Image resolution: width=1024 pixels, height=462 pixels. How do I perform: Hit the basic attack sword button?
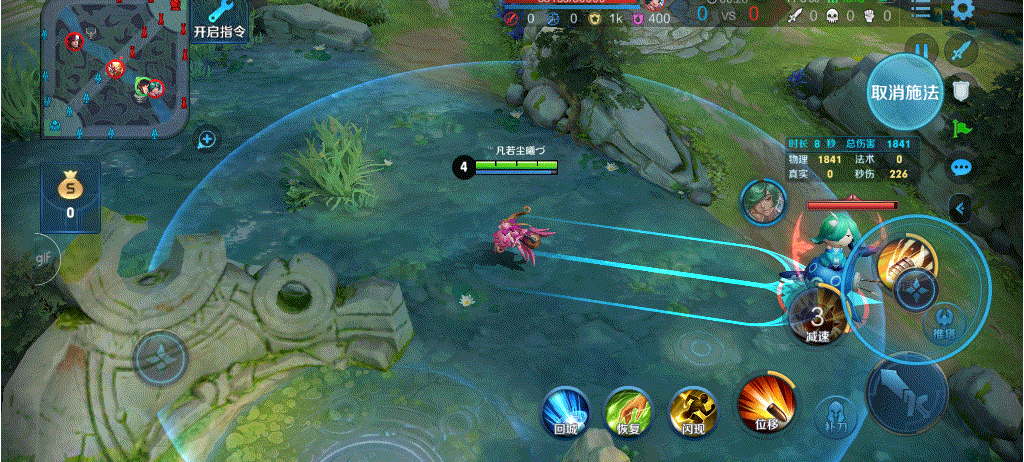click(x=907, y=390)
